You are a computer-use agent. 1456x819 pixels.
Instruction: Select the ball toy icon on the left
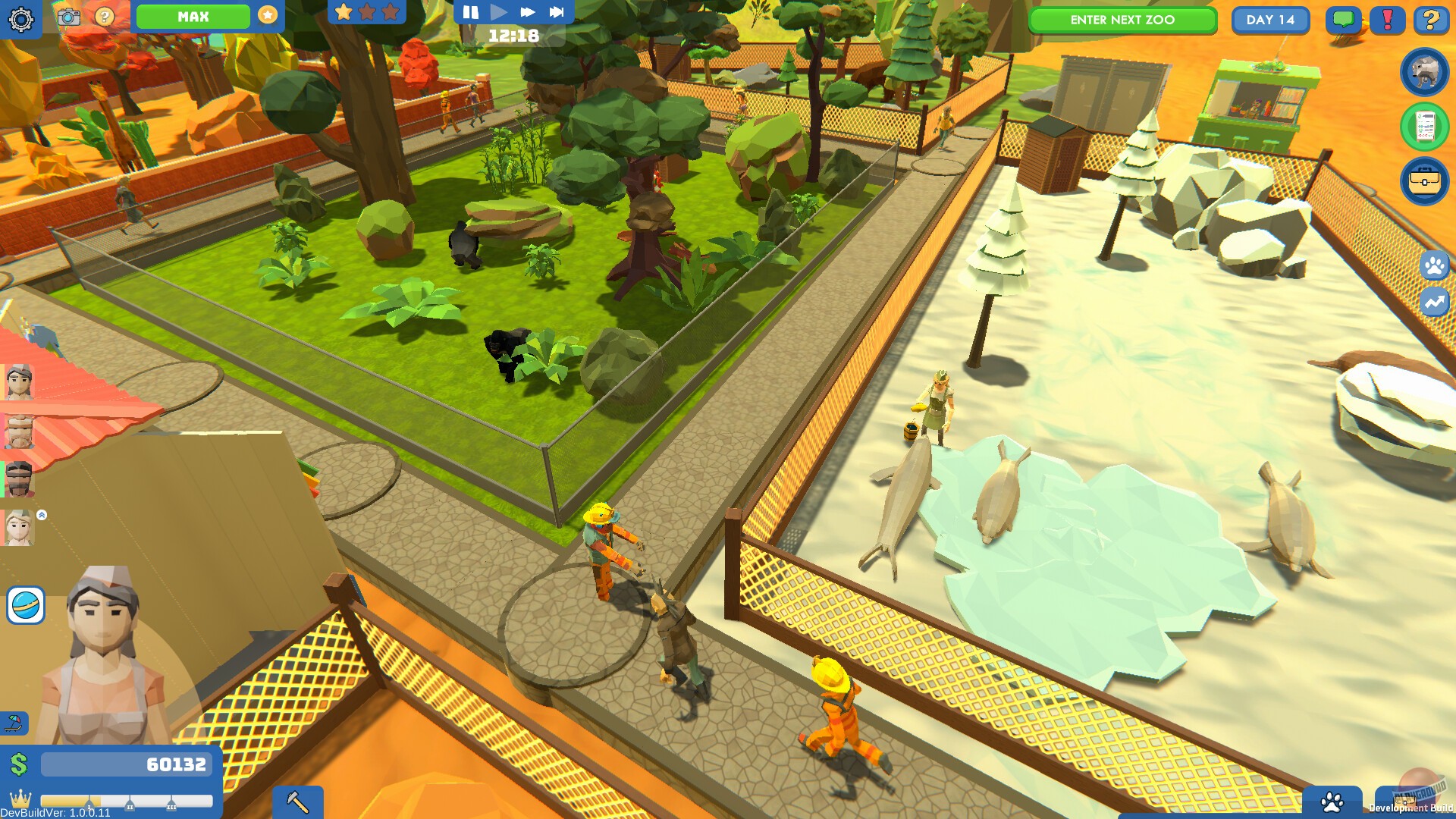[x=27, y=607]
